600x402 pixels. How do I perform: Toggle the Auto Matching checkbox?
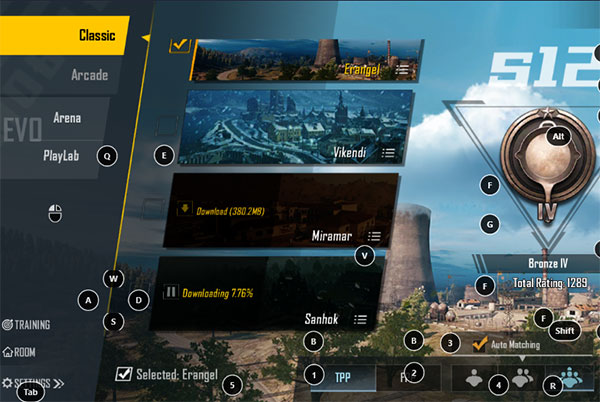[480, 344]
